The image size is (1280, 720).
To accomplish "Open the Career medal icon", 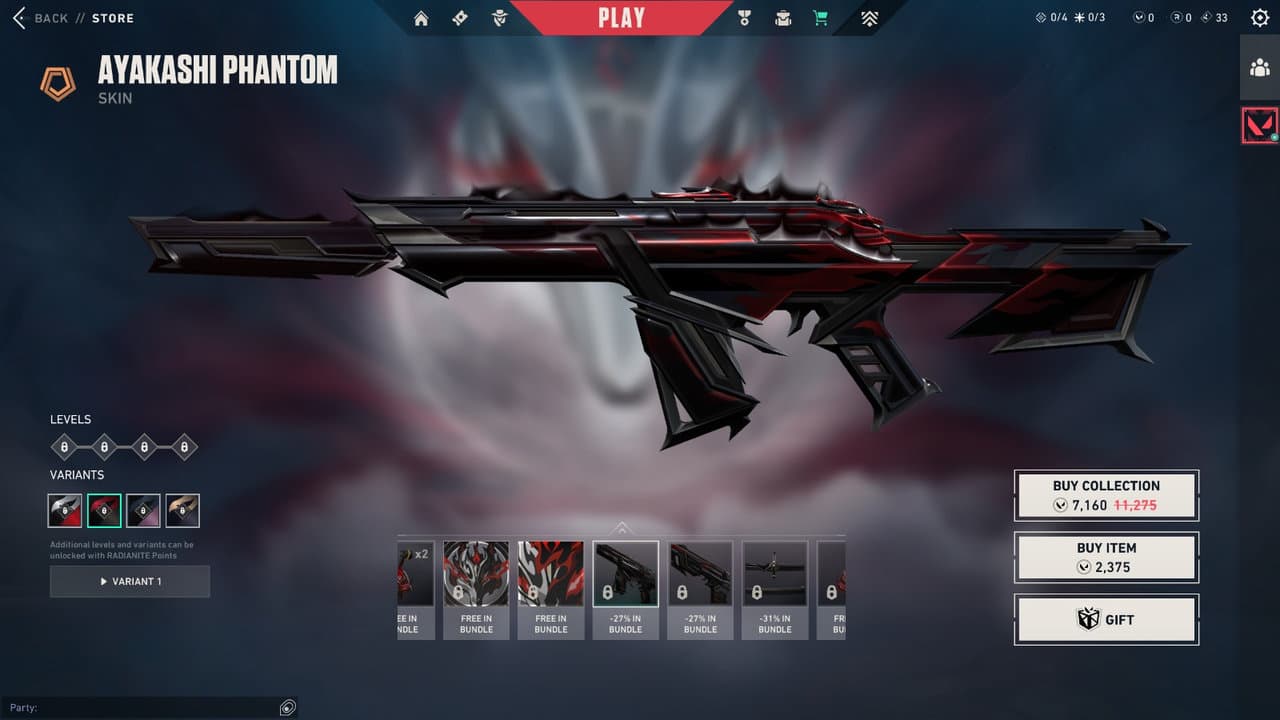I will (742, 18).
